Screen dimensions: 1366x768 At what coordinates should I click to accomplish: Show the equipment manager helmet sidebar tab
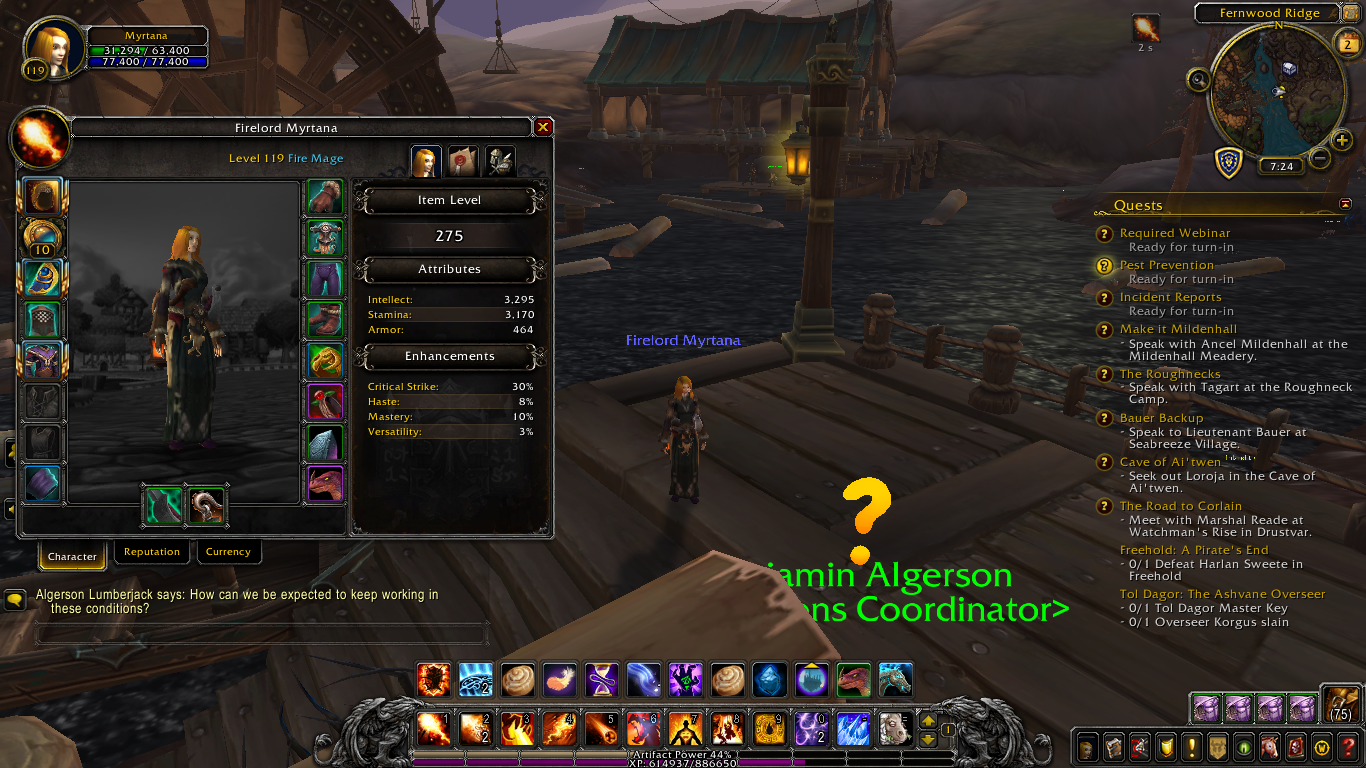tap(500, 160)
